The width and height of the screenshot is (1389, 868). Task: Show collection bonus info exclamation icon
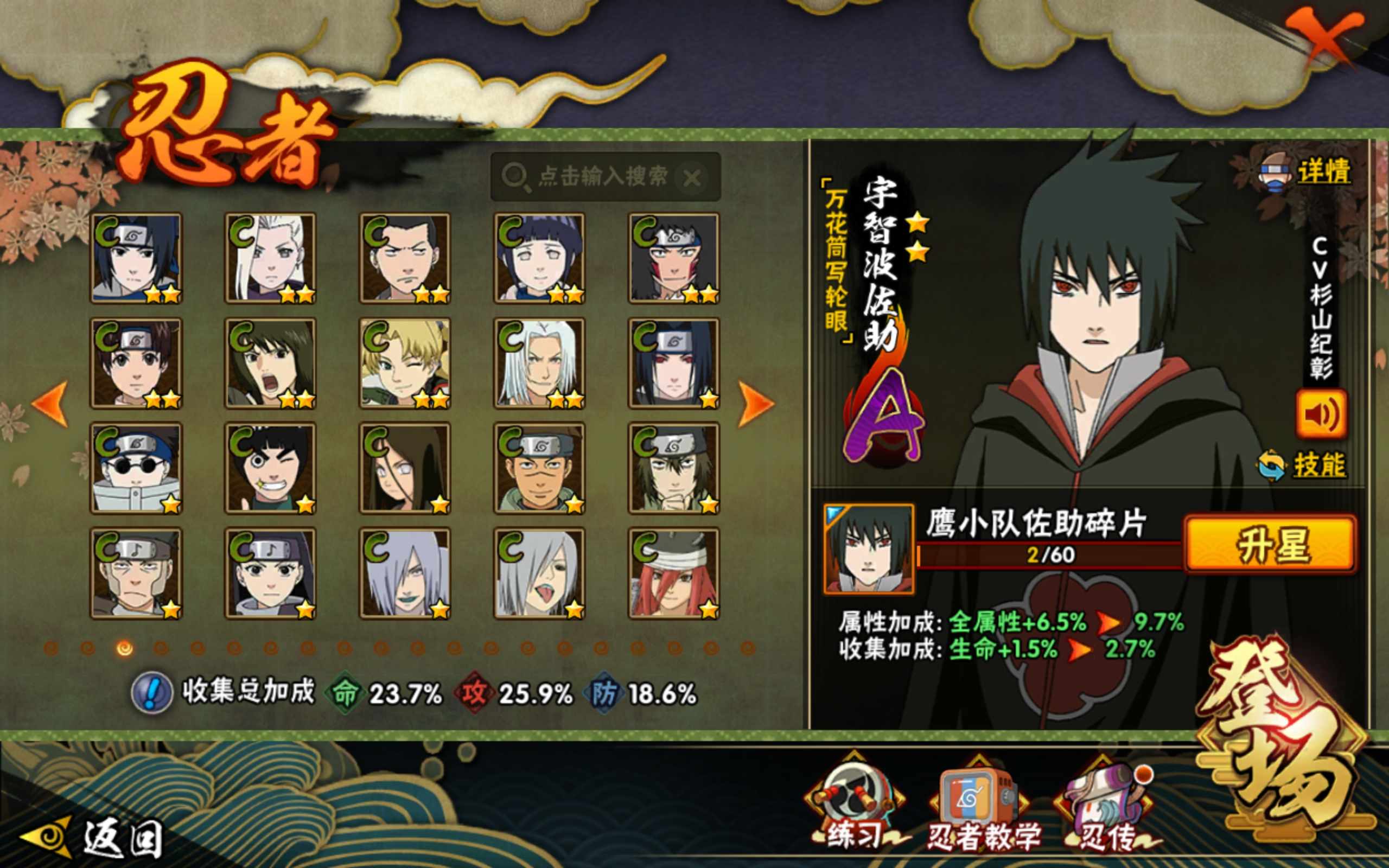pos(151,693)
